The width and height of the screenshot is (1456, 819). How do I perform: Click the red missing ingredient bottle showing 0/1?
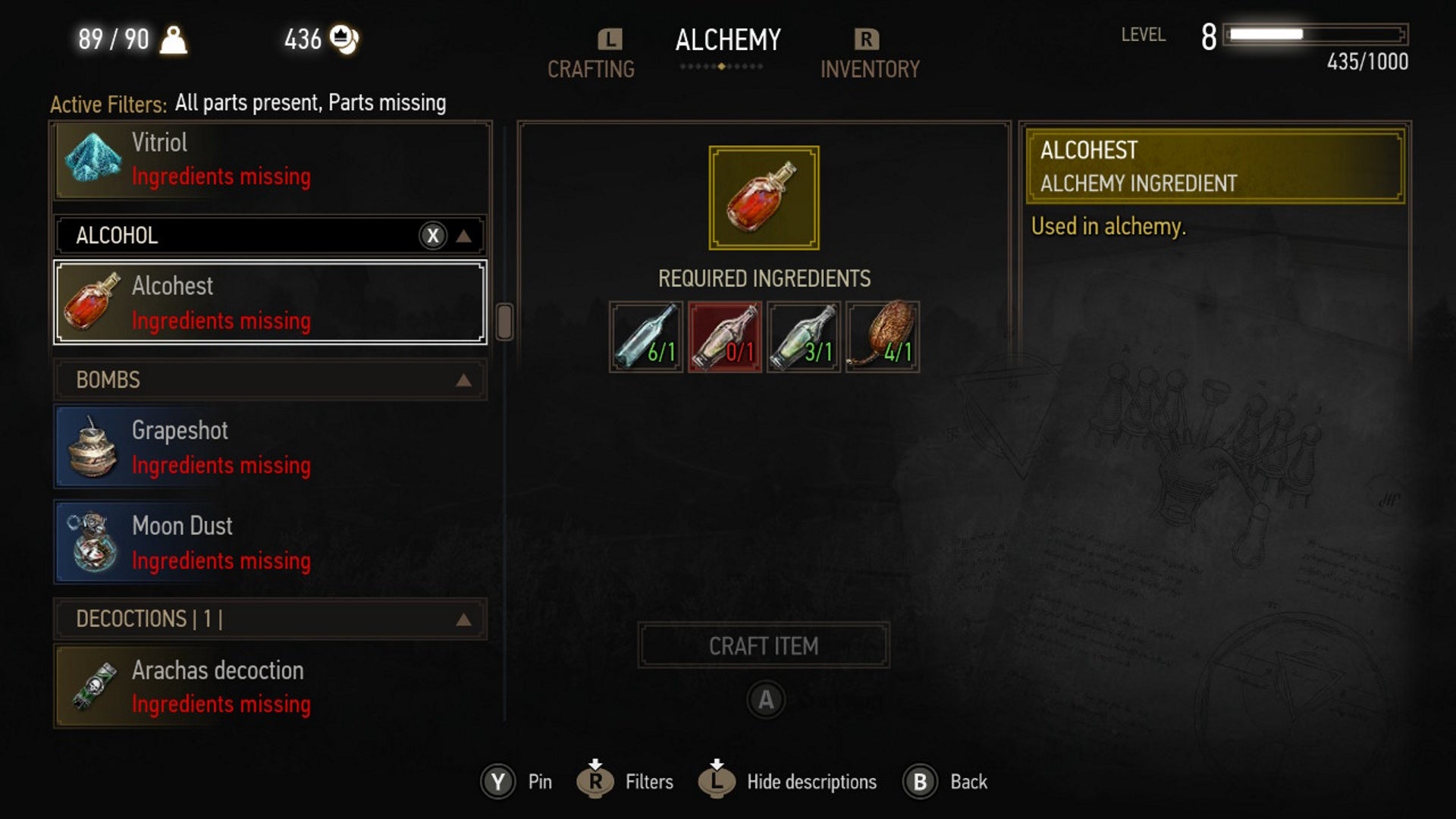click(726, 336)
